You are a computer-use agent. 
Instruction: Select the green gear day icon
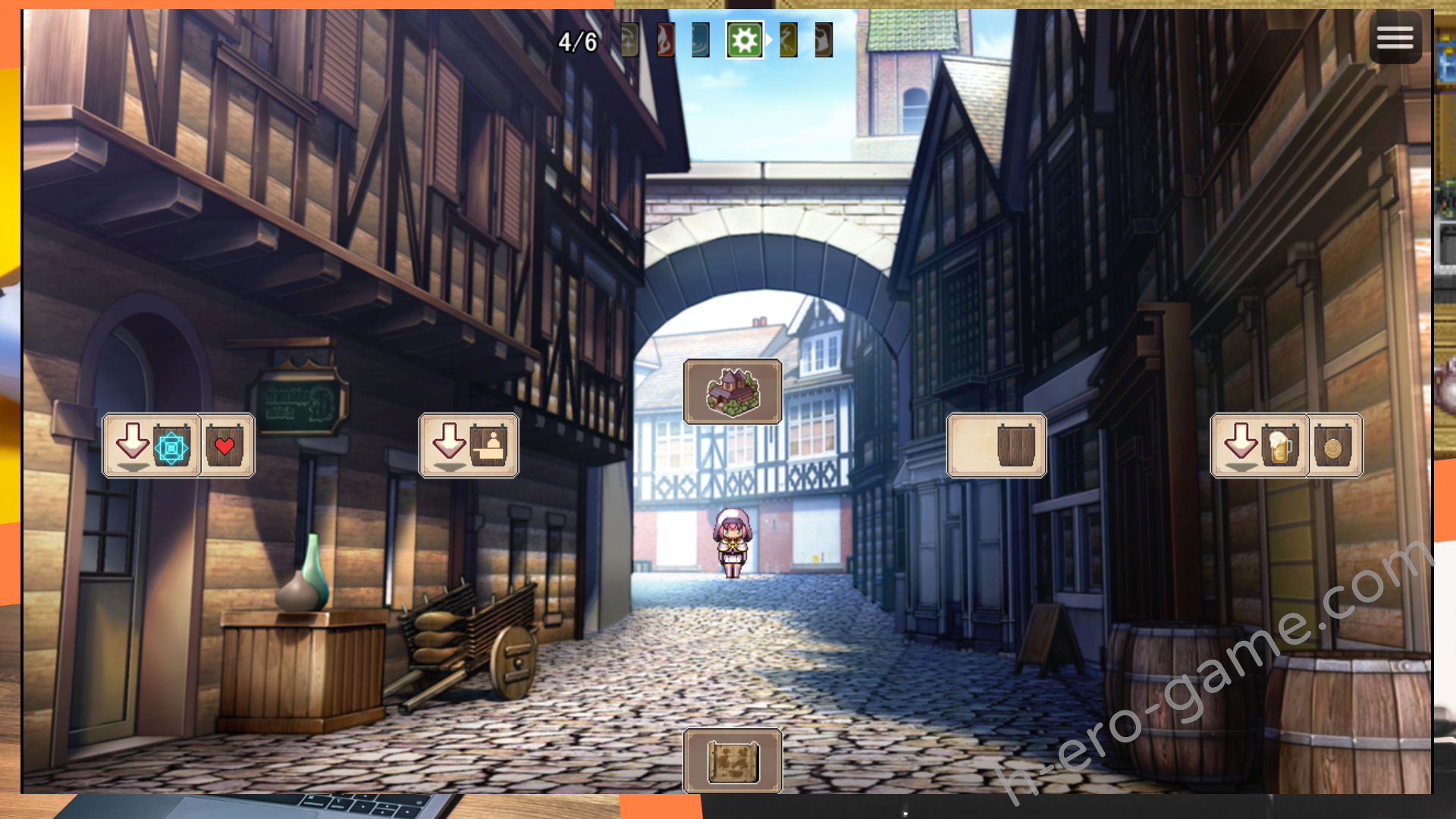(745, 40)
